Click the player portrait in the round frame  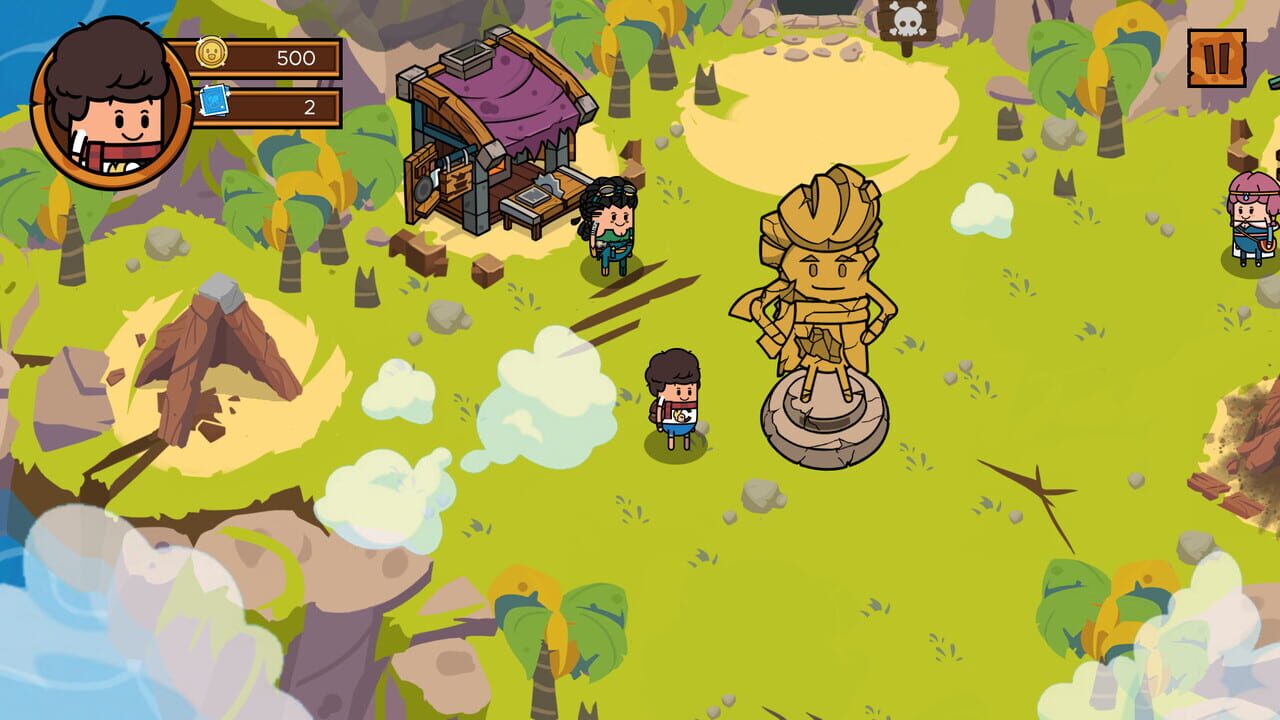tap(110, 105)
